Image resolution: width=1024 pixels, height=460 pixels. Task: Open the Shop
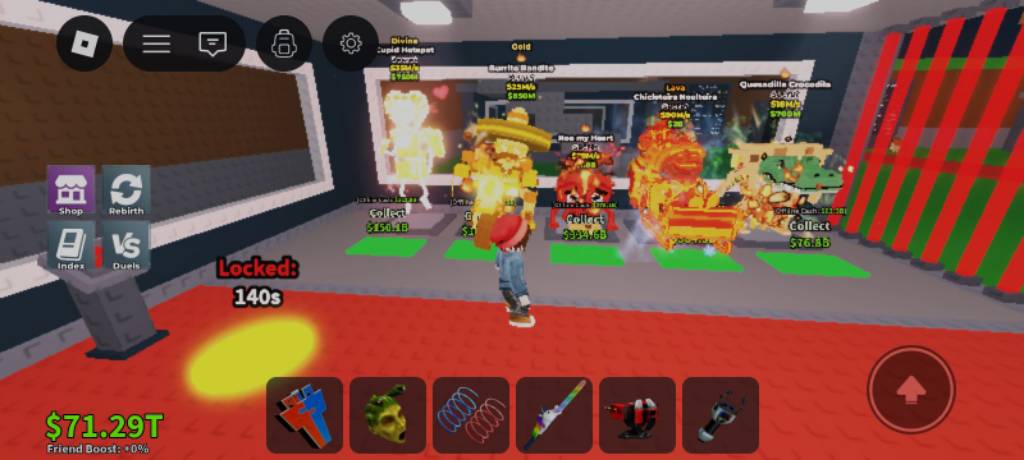(71, 191)
